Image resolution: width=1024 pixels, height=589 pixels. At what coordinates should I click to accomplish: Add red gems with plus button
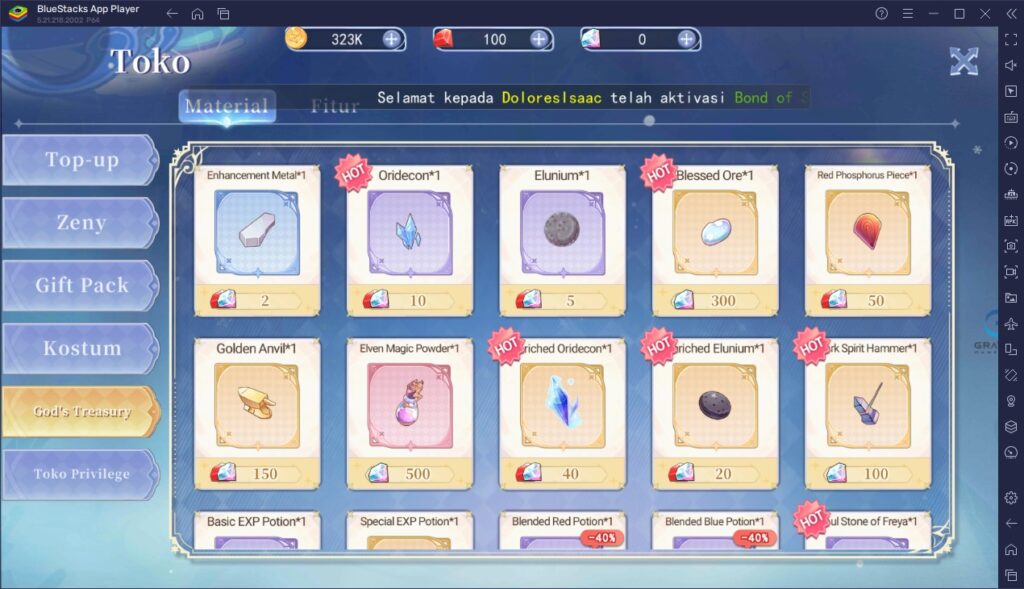[x=539, y=40]
